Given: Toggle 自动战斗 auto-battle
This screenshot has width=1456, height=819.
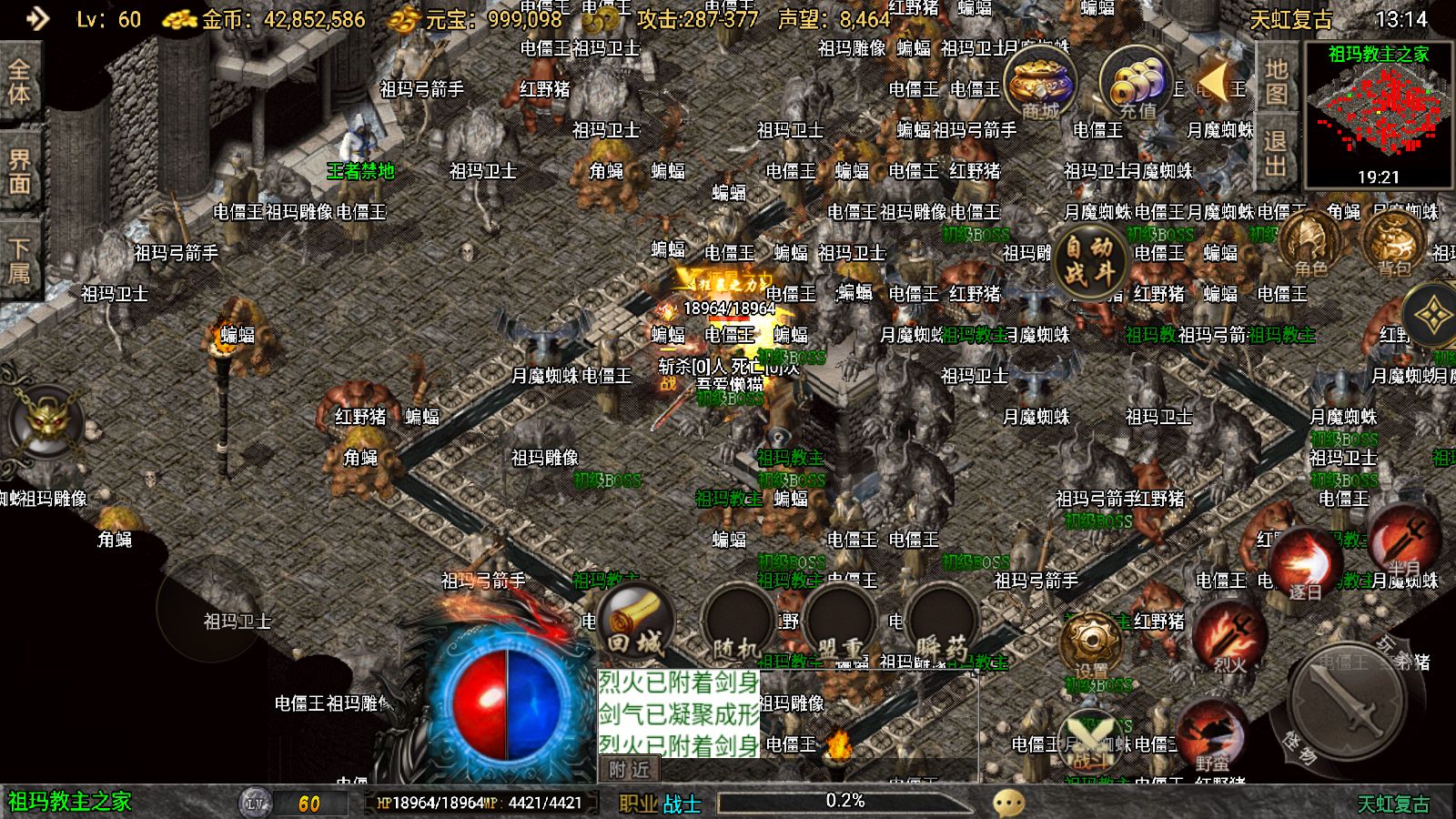Looking at the screenshot, I should [1088, 259].
